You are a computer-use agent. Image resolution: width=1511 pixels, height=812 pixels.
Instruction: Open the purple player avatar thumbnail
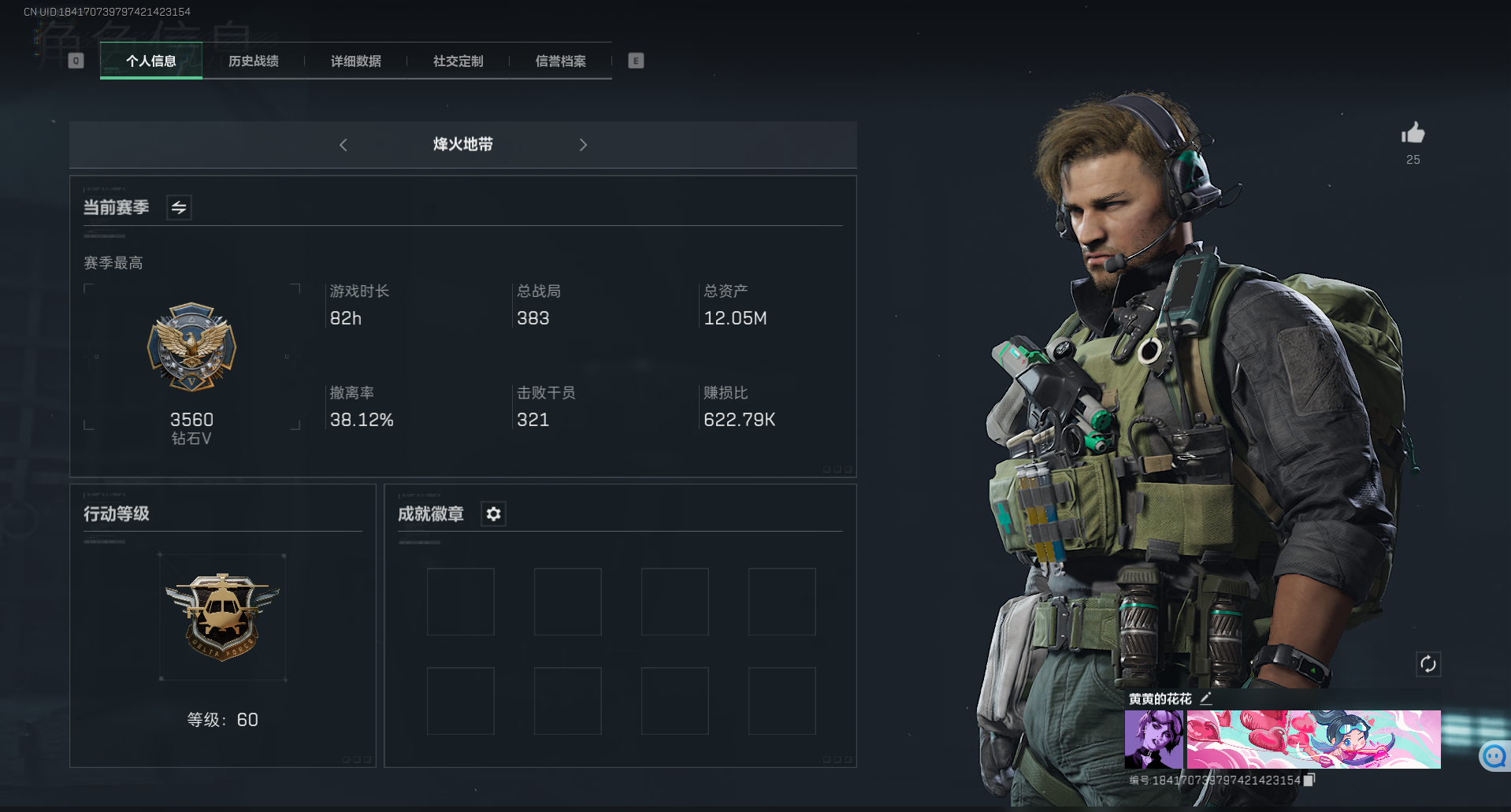coord(1153,740)
